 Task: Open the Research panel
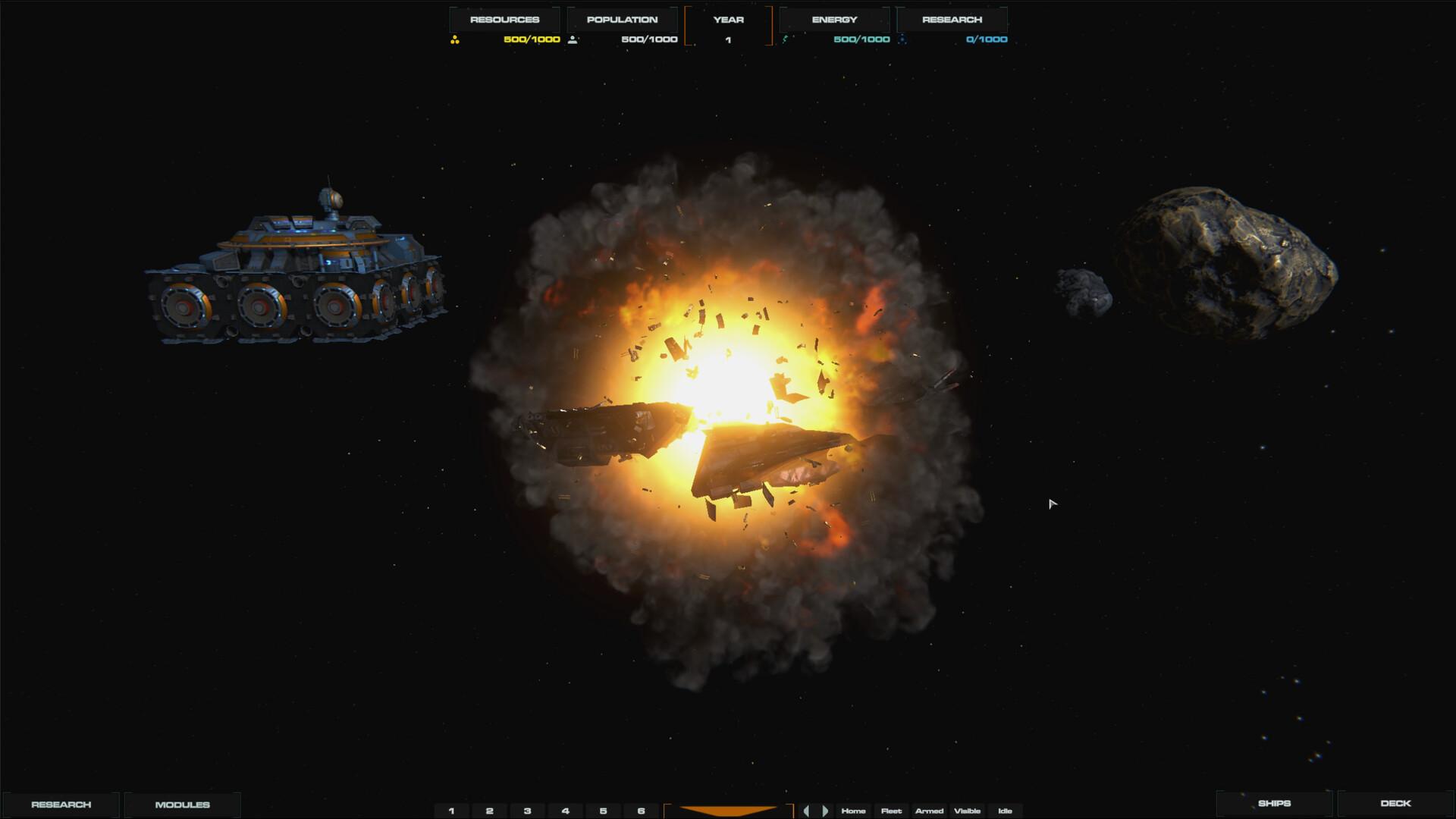click(x=61, y=805)
